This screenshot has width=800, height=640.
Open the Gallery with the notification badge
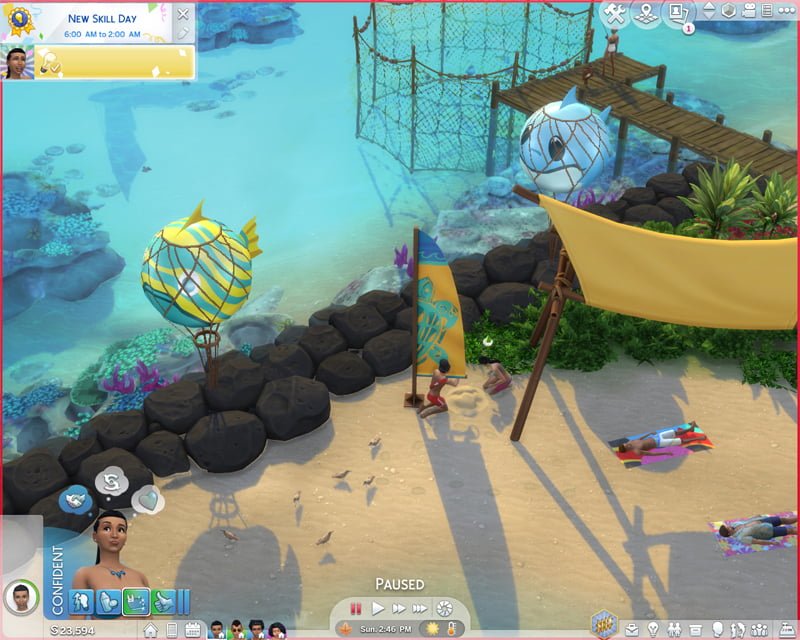point(679,13)
